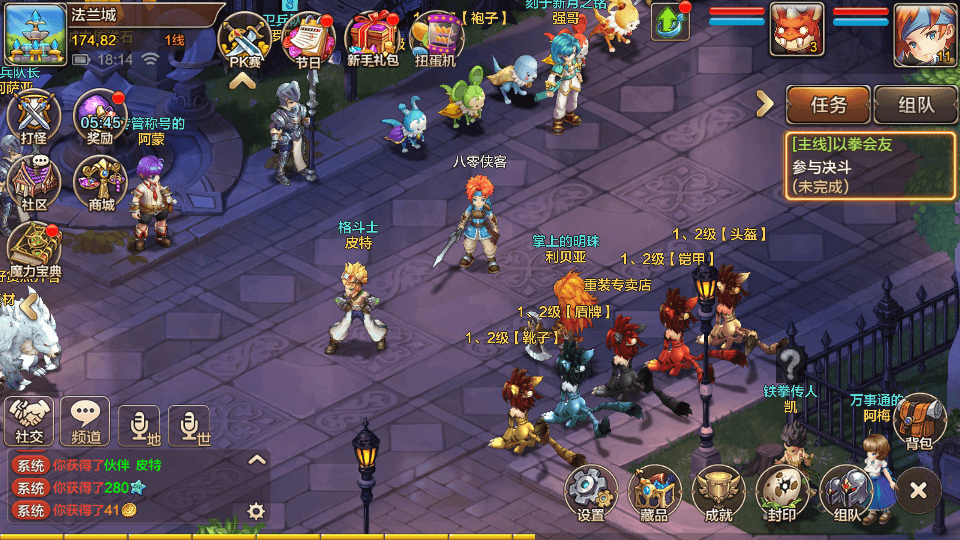Viewport: 960px width, 540px height.
Task: Switch to the 任务 quest tab
Action: pyautogui.click(x=828, y=104)
